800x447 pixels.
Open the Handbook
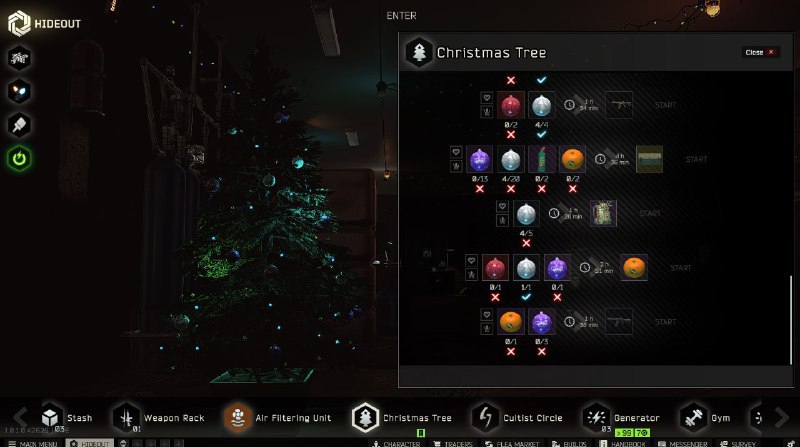627,442
